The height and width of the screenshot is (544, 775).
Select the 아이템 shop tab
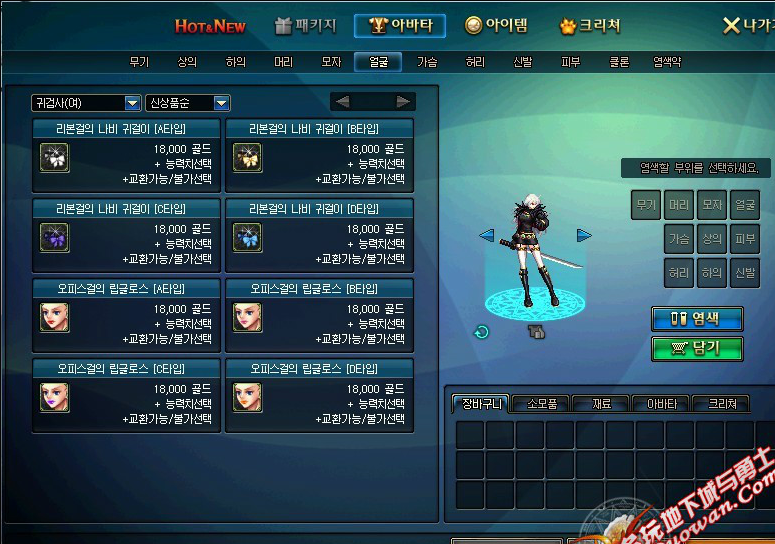(497, 26)
